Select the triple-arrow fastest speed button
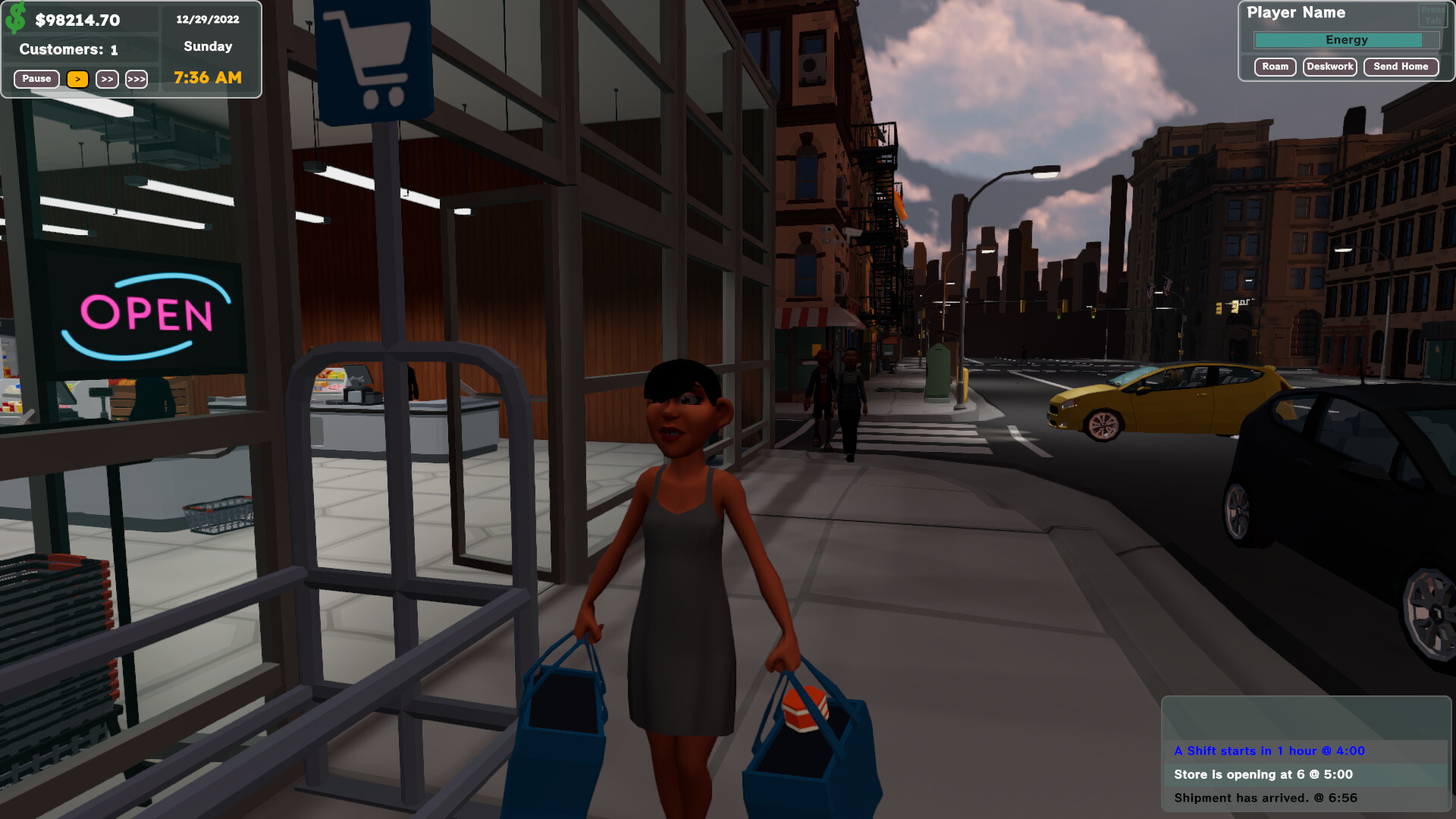 coord(136,79)
